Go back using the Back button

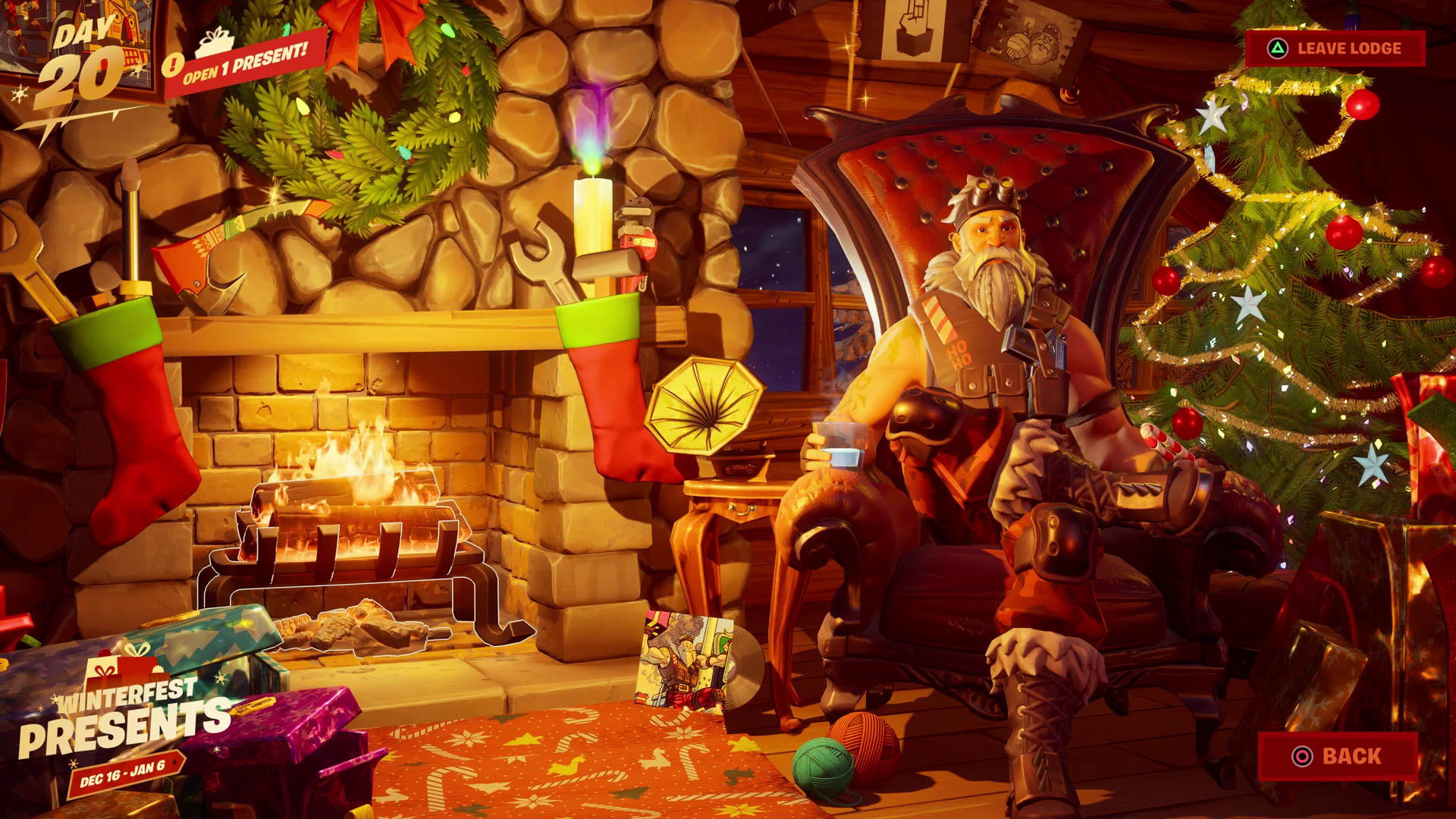click(x=1338, y=756)
